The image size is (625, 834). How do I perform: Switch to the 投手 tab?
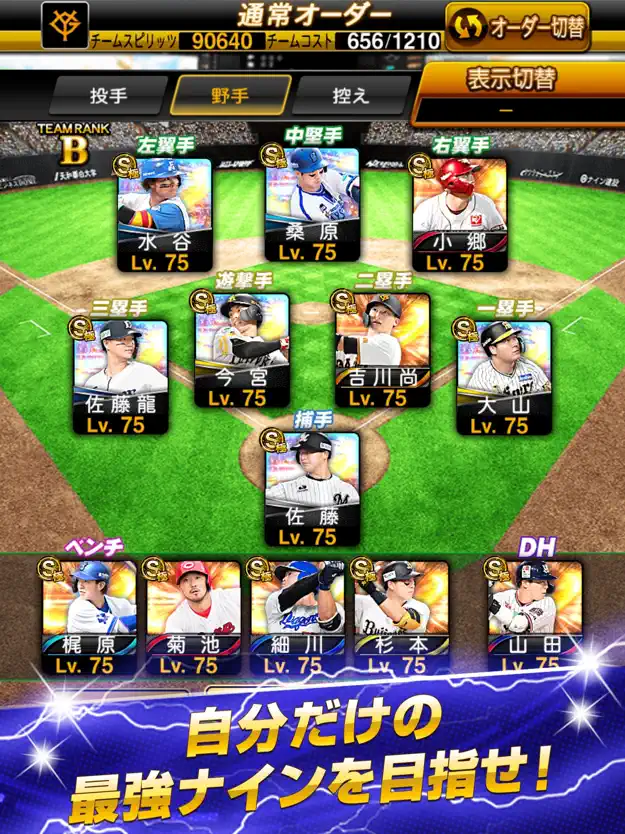click(x=106, y=95)
